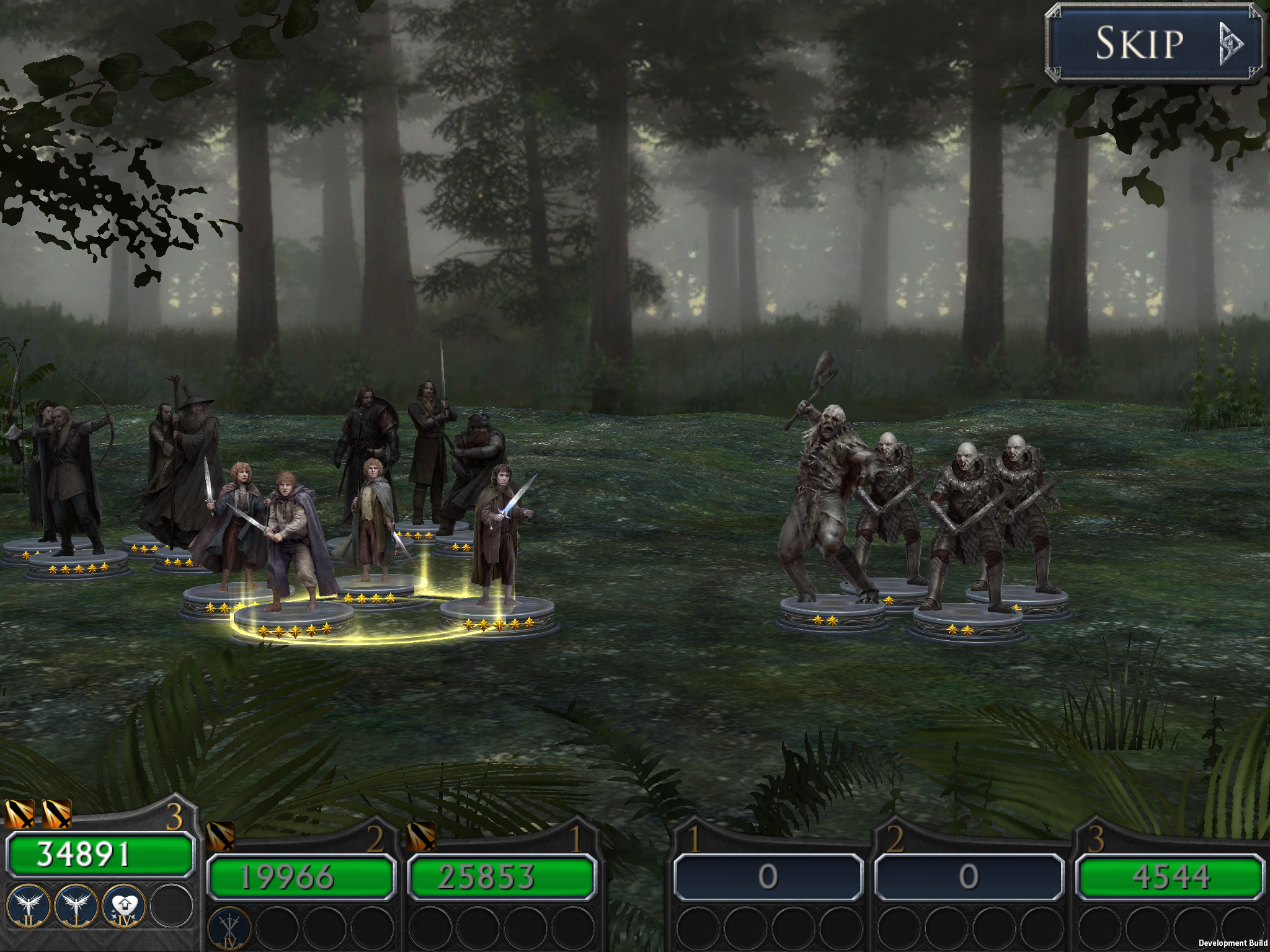Select the winged figure tier I ability
The image size is (1270, 952).
76,906
